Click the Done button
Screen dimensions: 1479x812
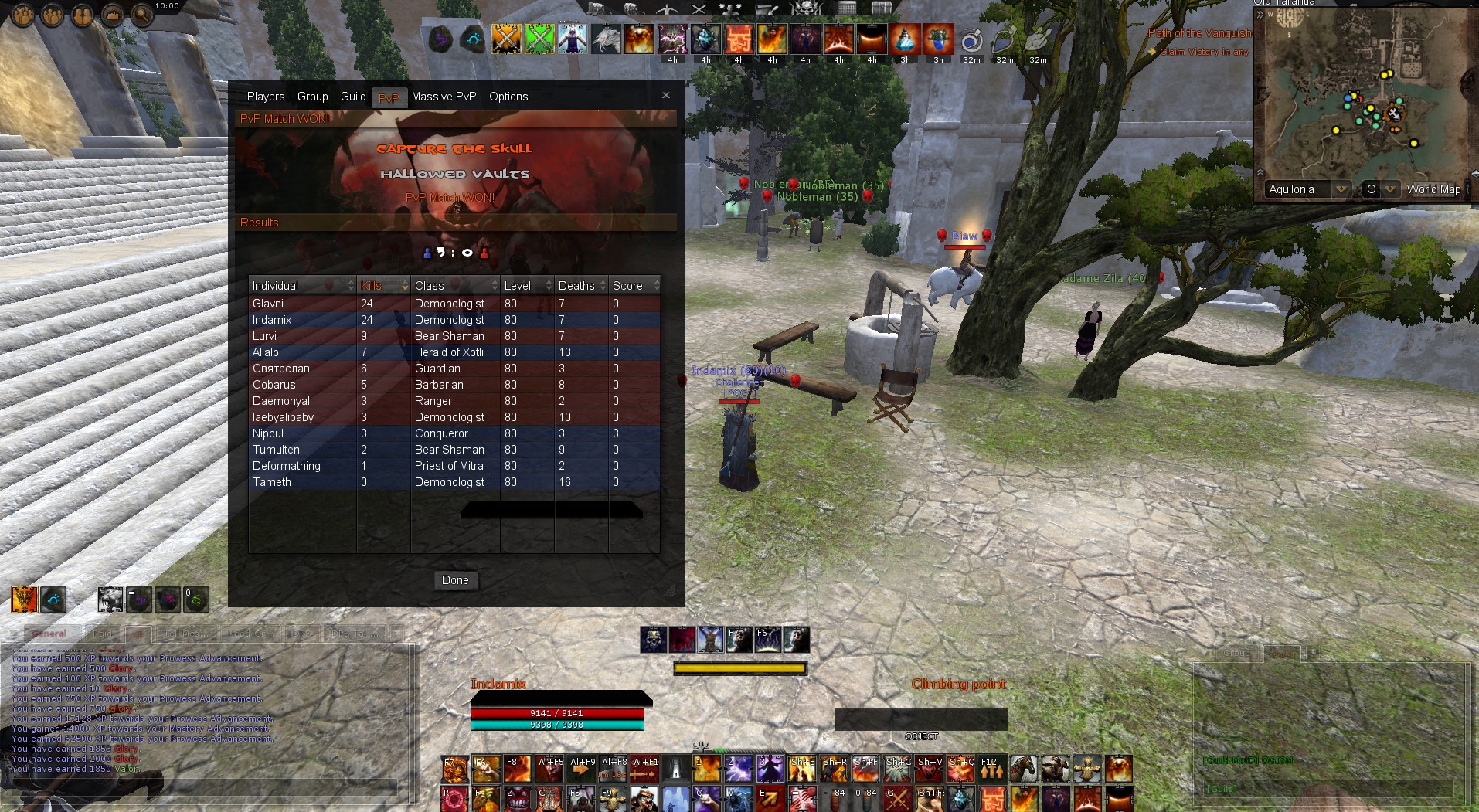[455, 580]
